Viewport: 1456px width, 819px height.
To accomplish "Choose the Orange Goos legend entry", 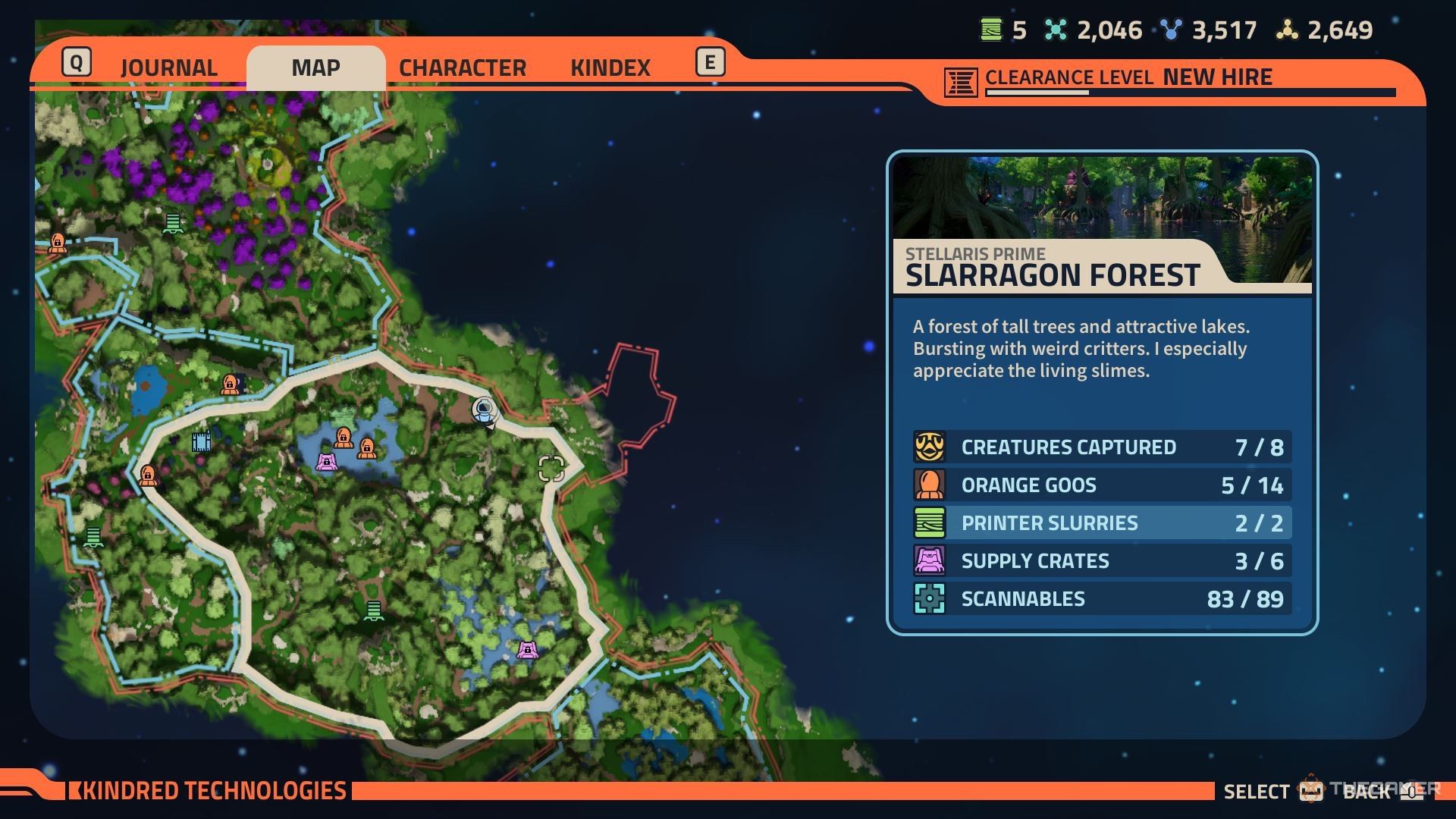I will [x=1101, y=485].
